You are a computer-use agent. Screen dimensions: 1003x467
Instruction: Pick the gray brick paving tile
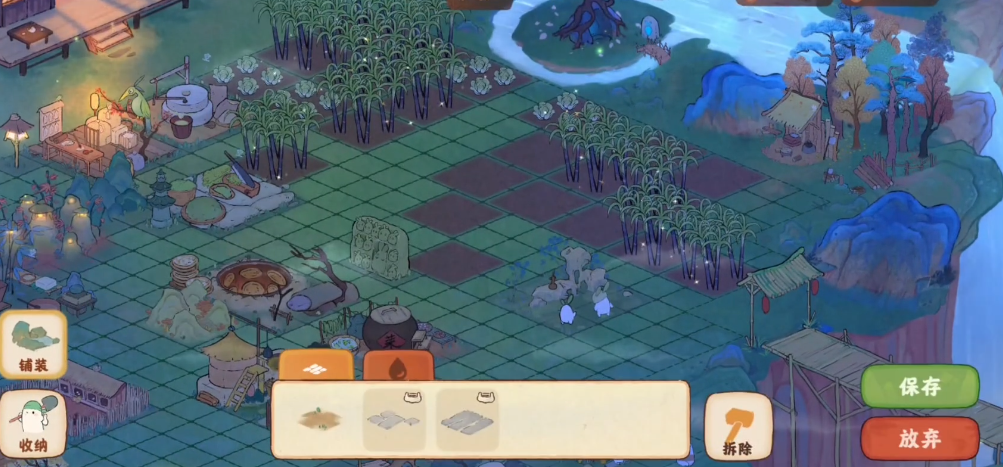(466, 419)
